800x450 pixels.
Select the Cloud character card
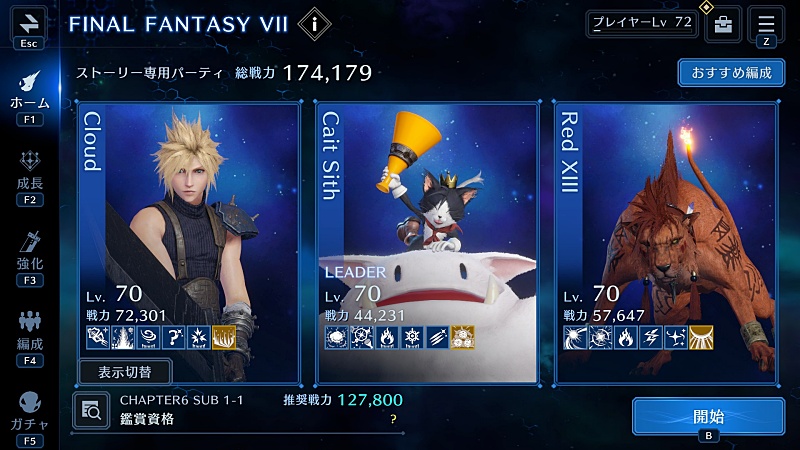coord(188,240)
